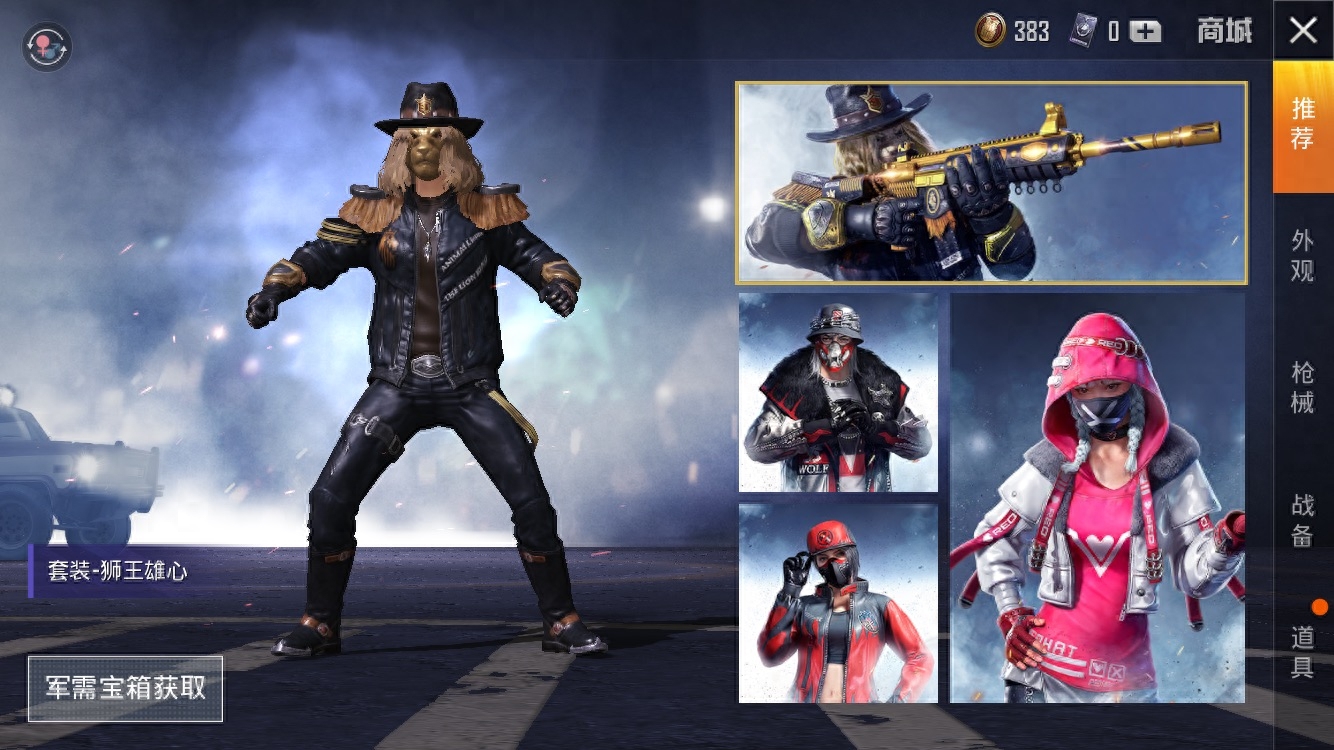
Task: Pick the red cap and jacket outfit
Action: (x=838, y=603)
